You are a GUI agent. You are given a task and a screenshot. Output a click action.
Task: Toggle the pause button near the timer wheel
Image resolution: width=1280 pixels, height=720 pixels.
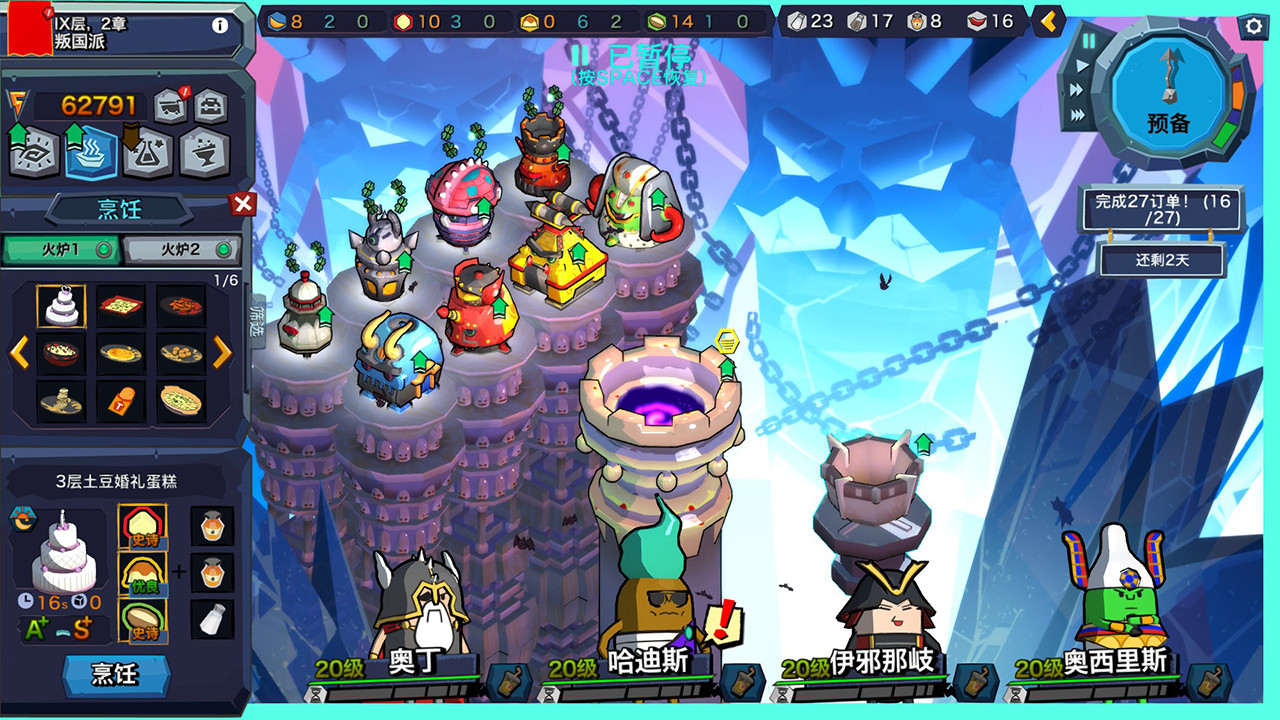(x=1087, y=41)
